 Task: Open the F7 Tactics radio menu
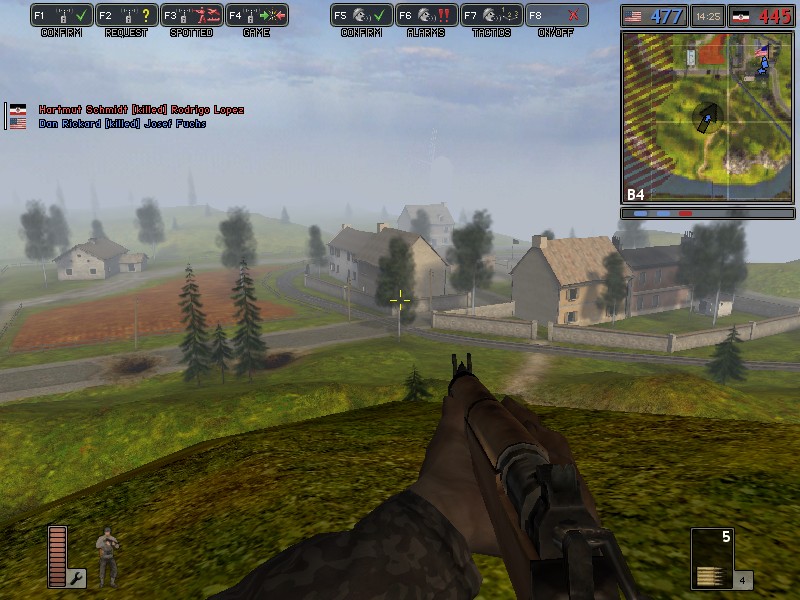[x=490, y=16]
